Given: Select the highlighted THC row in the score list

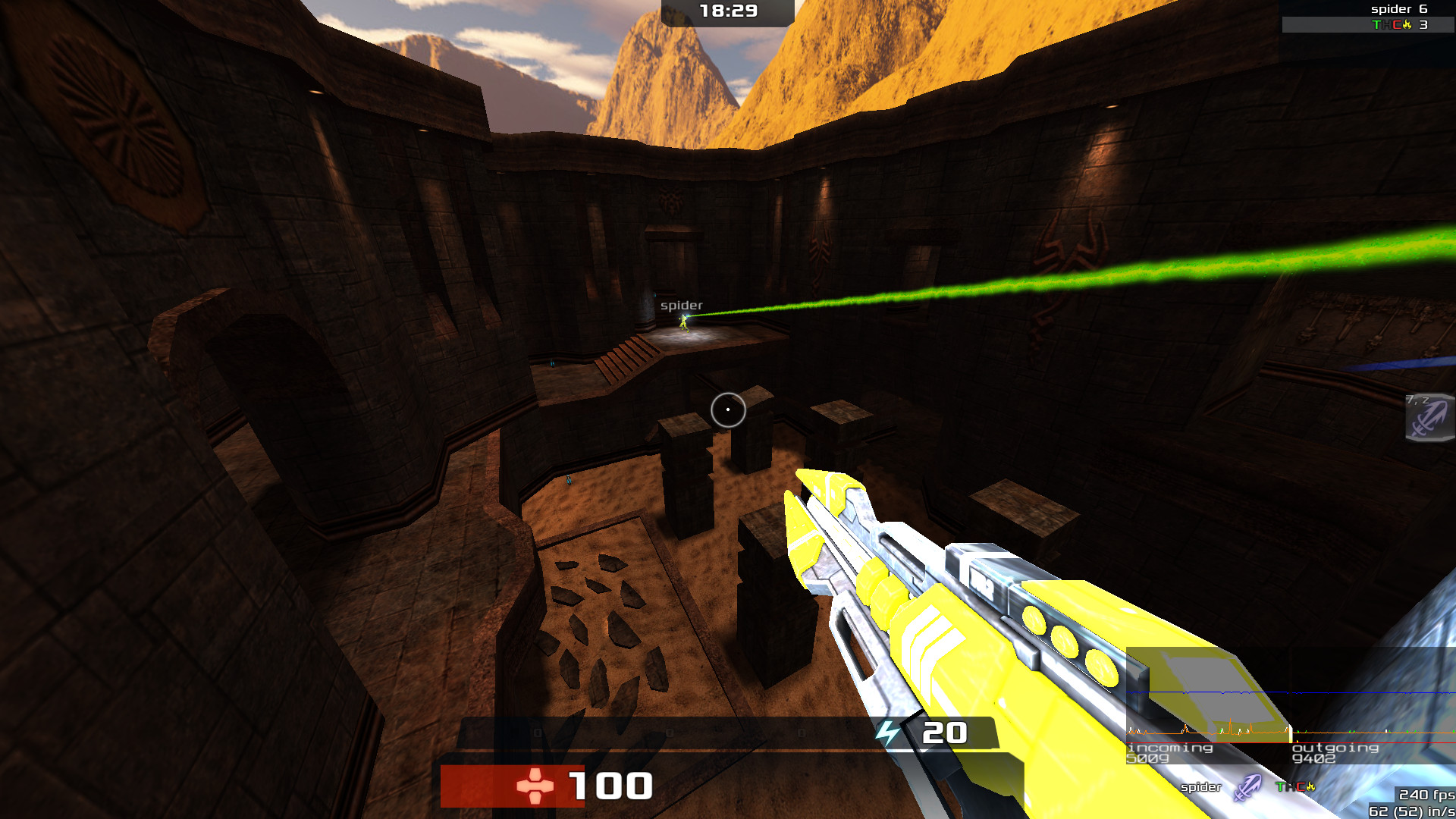Looking at the screenshot, I should tap(1365, 25).
